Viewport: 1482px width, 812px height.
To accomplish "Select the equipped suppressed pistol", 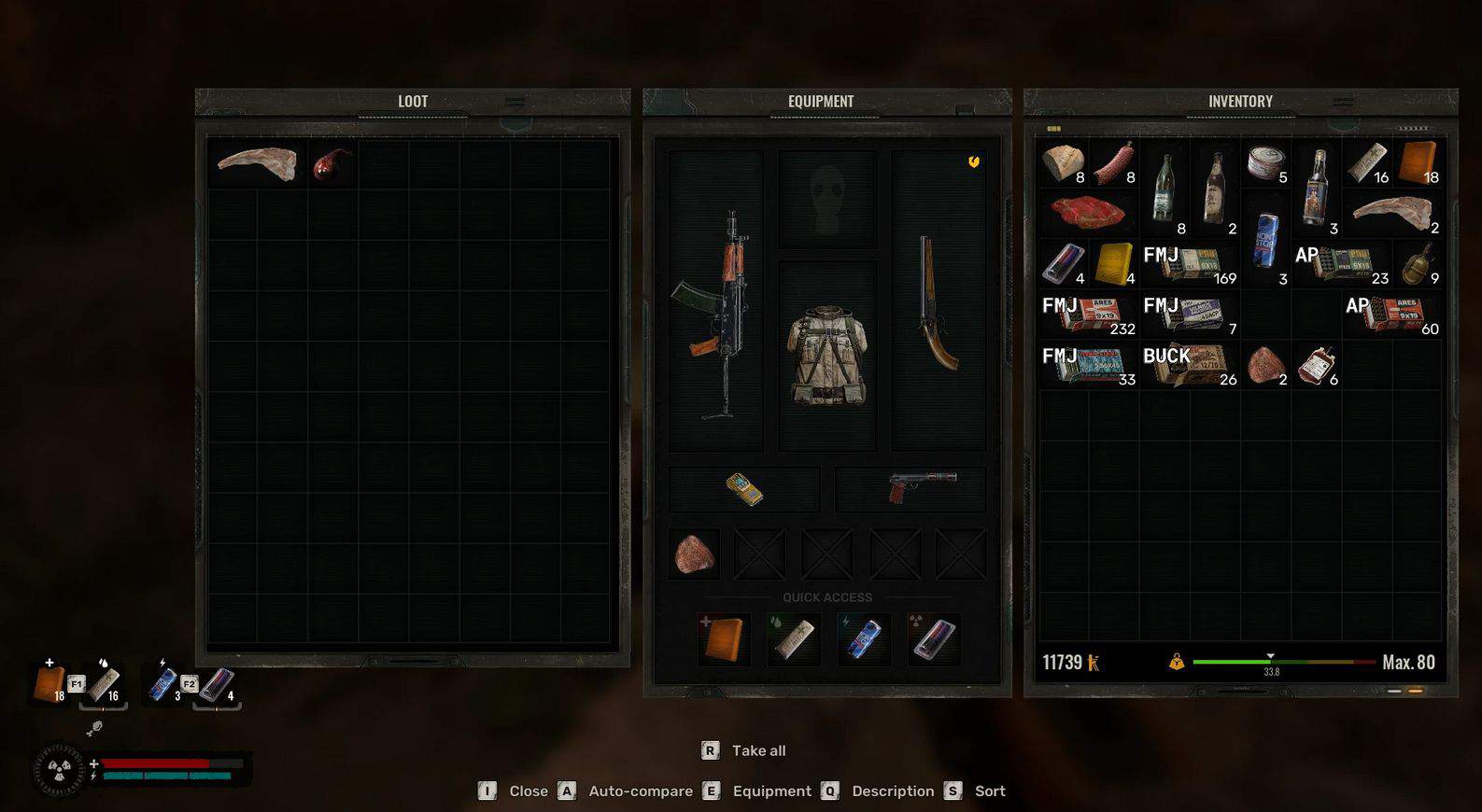I will pyautogui.click(x=922, y=487).
